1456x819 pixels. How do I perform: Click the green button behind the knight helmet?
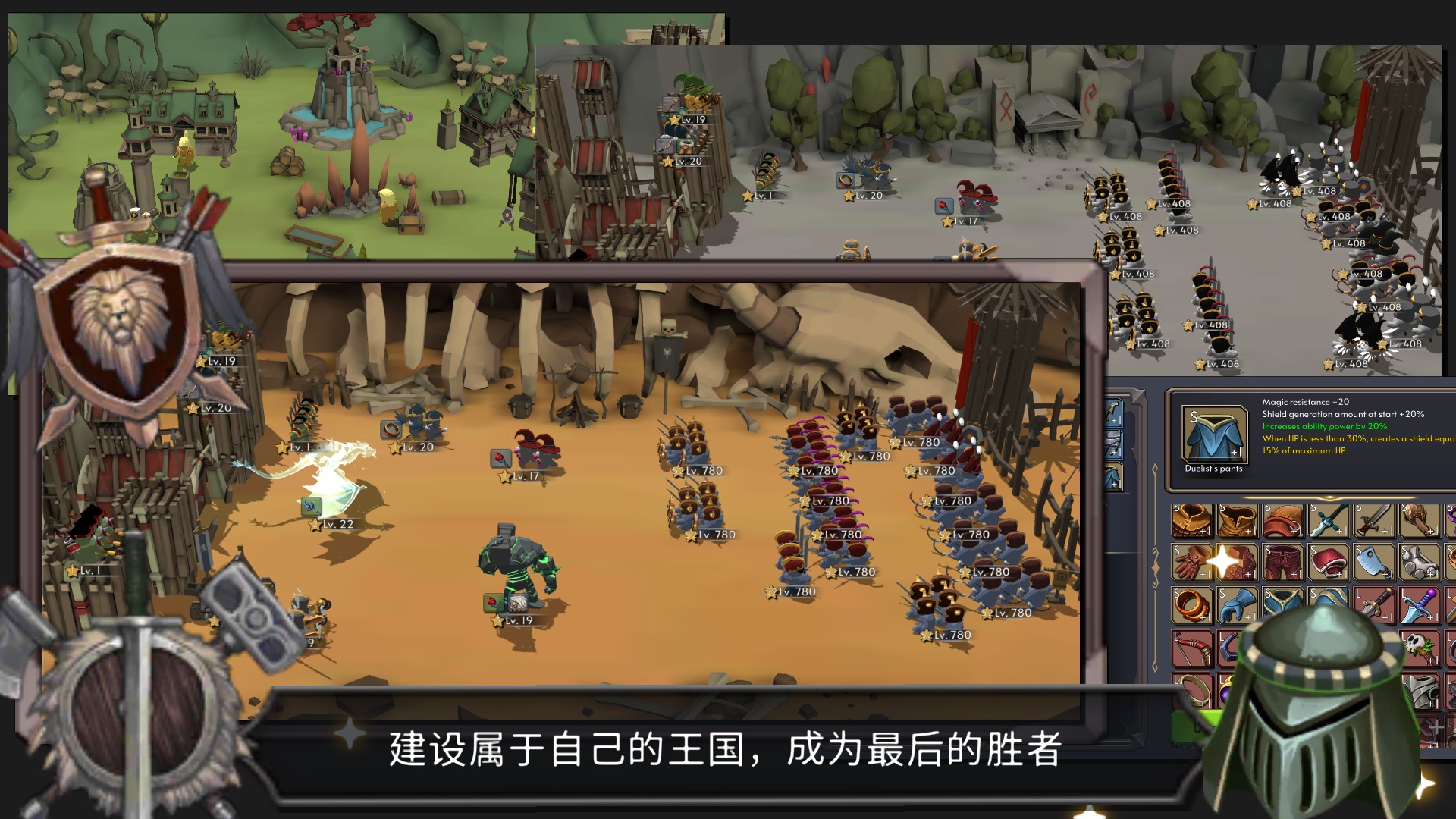point(1191,725)
